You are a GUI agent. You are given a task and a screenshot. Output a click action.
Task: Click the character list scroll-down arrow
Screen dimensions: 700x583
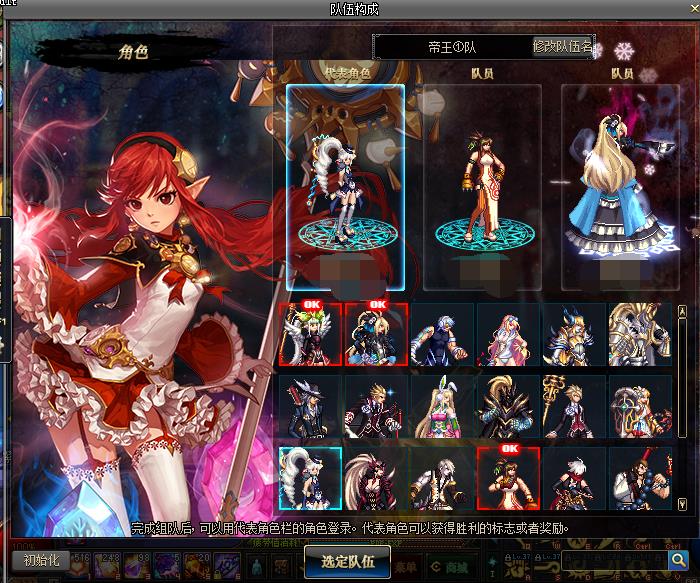(683, 503)
